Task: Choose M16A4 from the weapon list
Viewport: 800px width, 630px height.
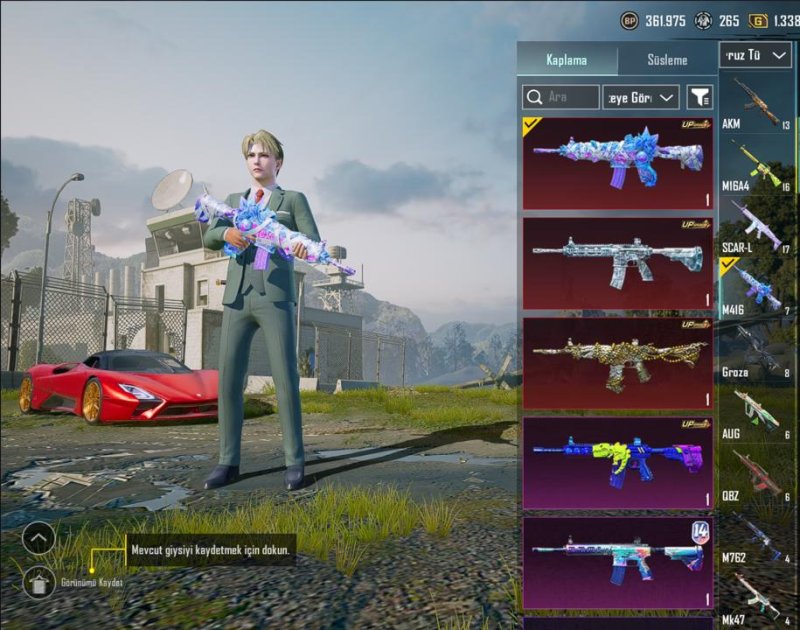Action: (757, 166)
